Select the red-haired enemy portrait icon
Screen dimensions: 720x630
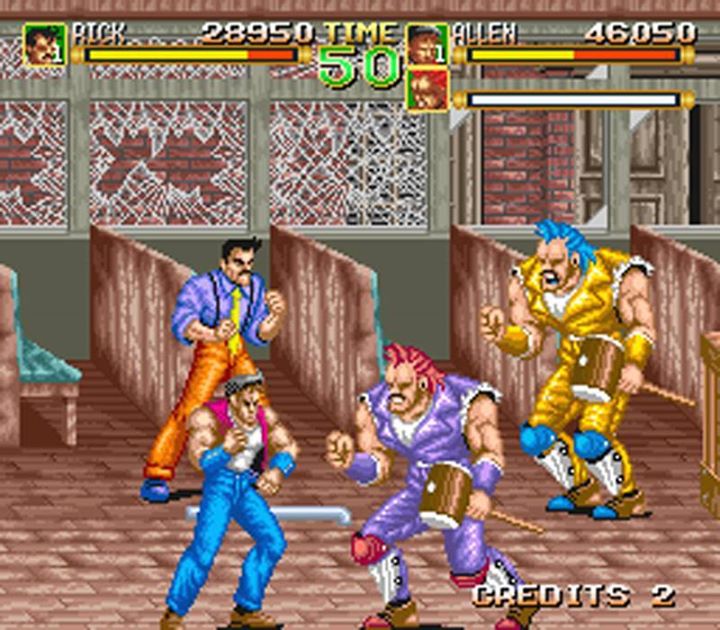427,89
